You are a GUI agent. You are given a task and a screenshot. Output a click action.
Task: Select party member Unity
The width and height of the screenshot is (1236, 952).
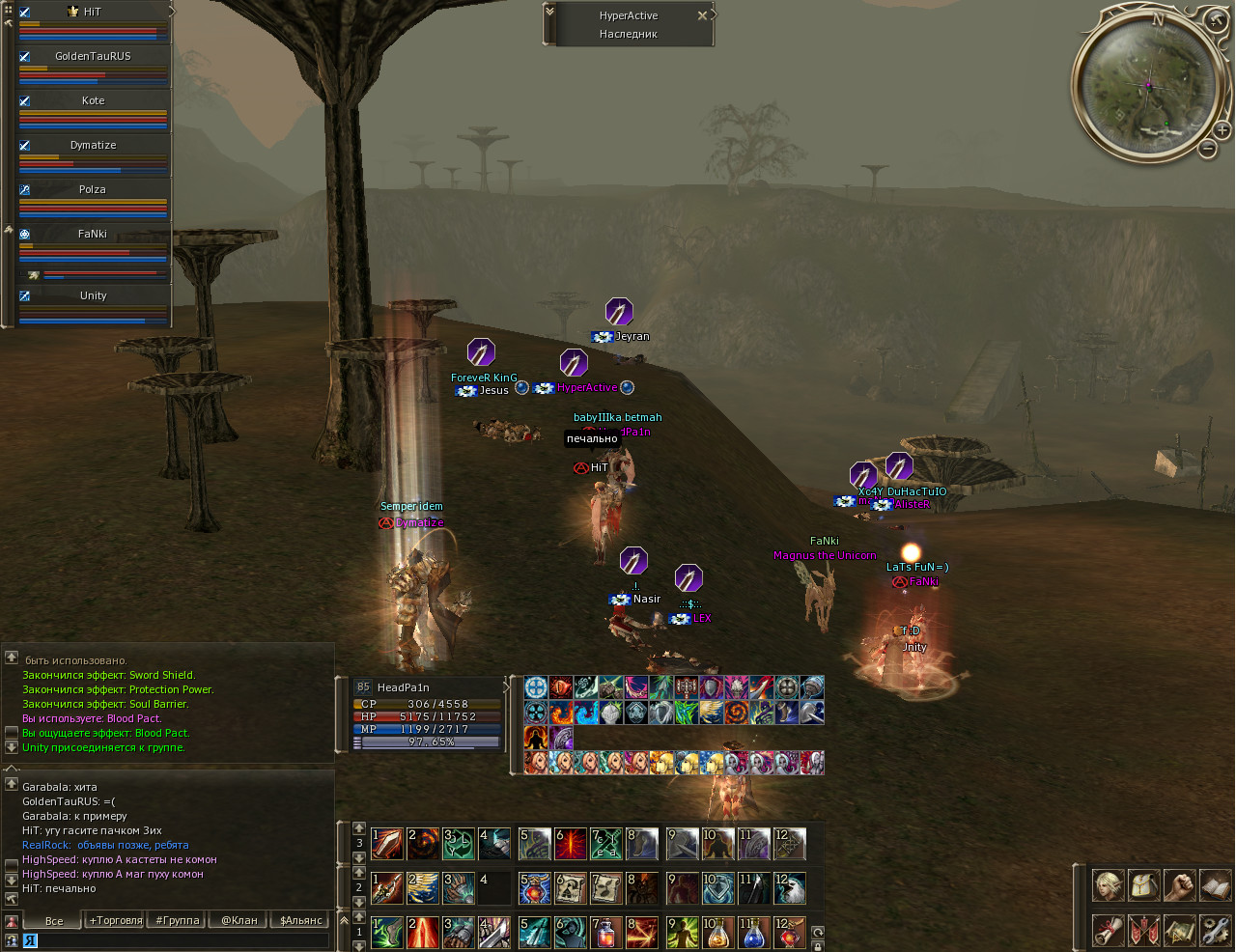93,295
